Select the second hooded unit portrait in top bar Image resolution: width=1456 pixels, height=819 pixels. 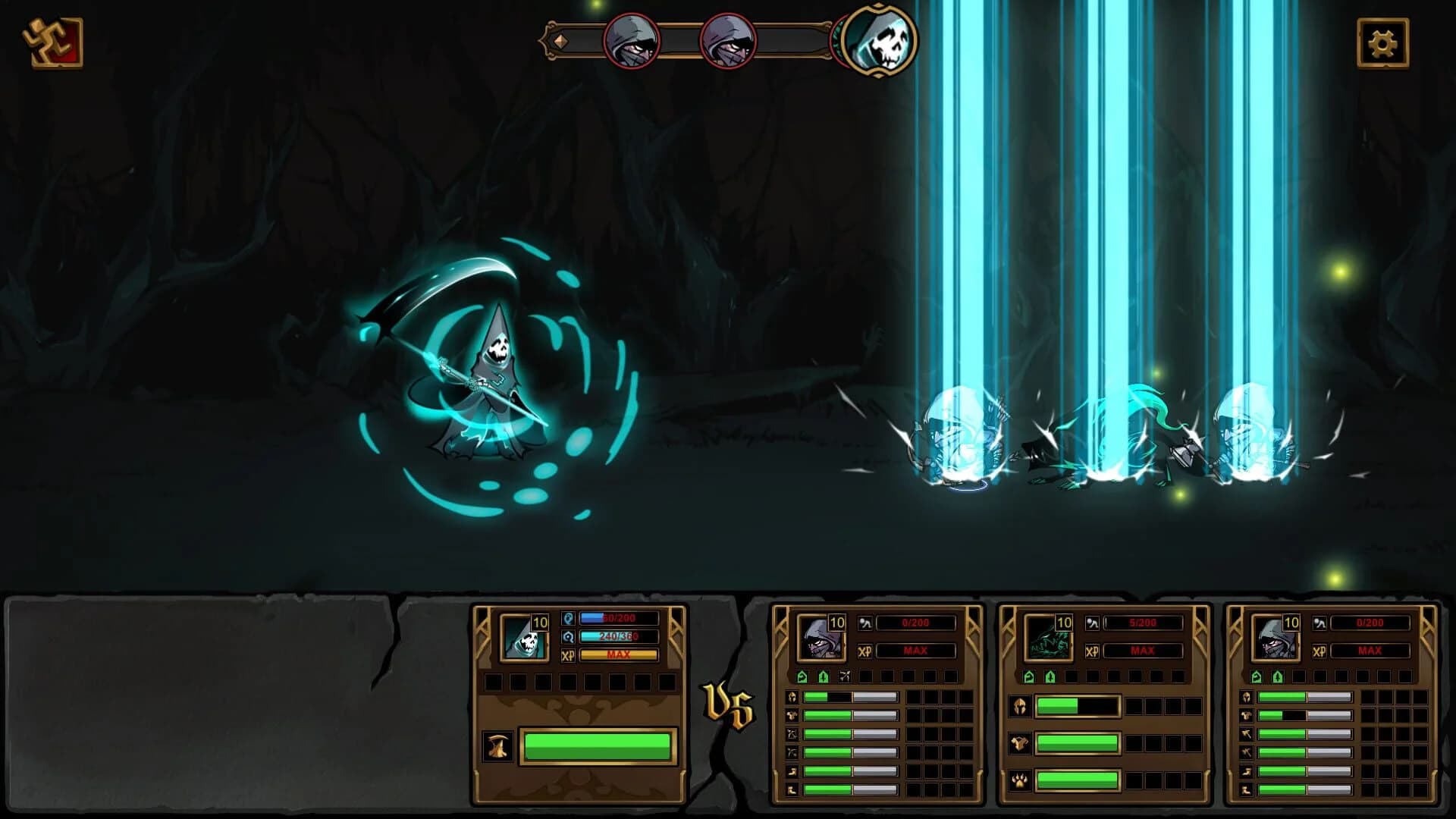tap(730, 42)
